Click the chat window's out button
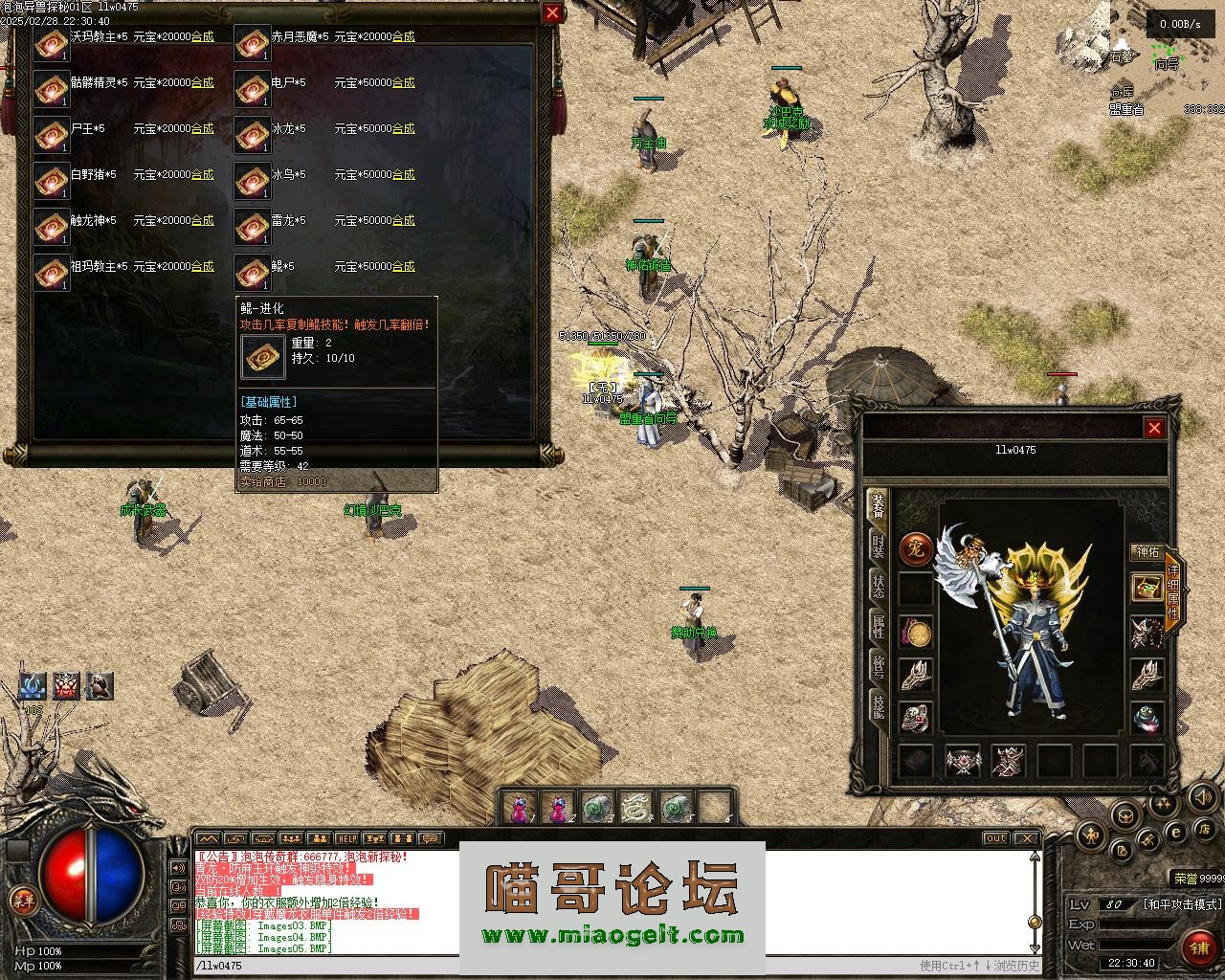Viewport: 1225px width, 980px height. [x=995, y=839]
